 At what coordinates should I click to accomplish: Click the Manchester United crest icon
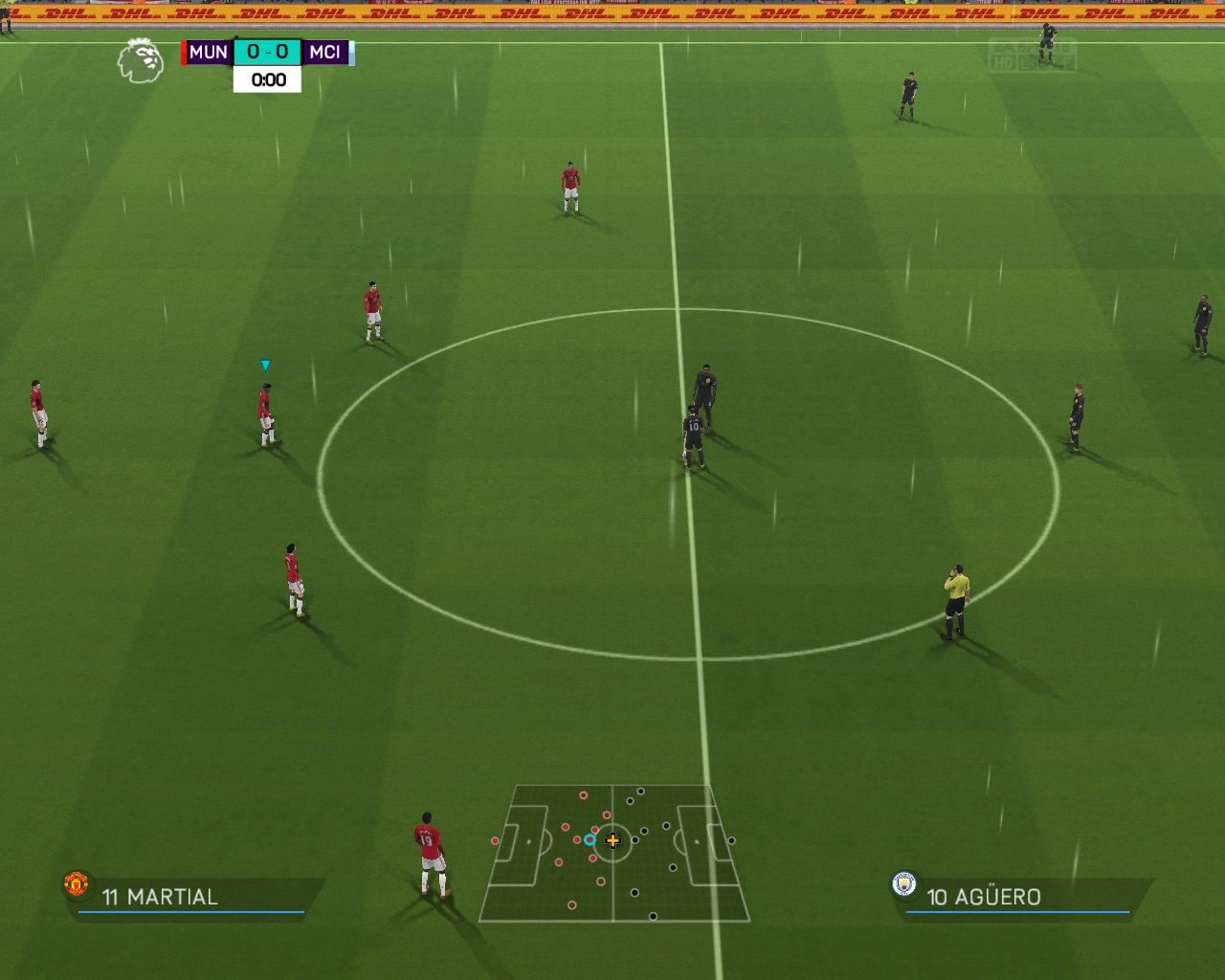point(77,883)
